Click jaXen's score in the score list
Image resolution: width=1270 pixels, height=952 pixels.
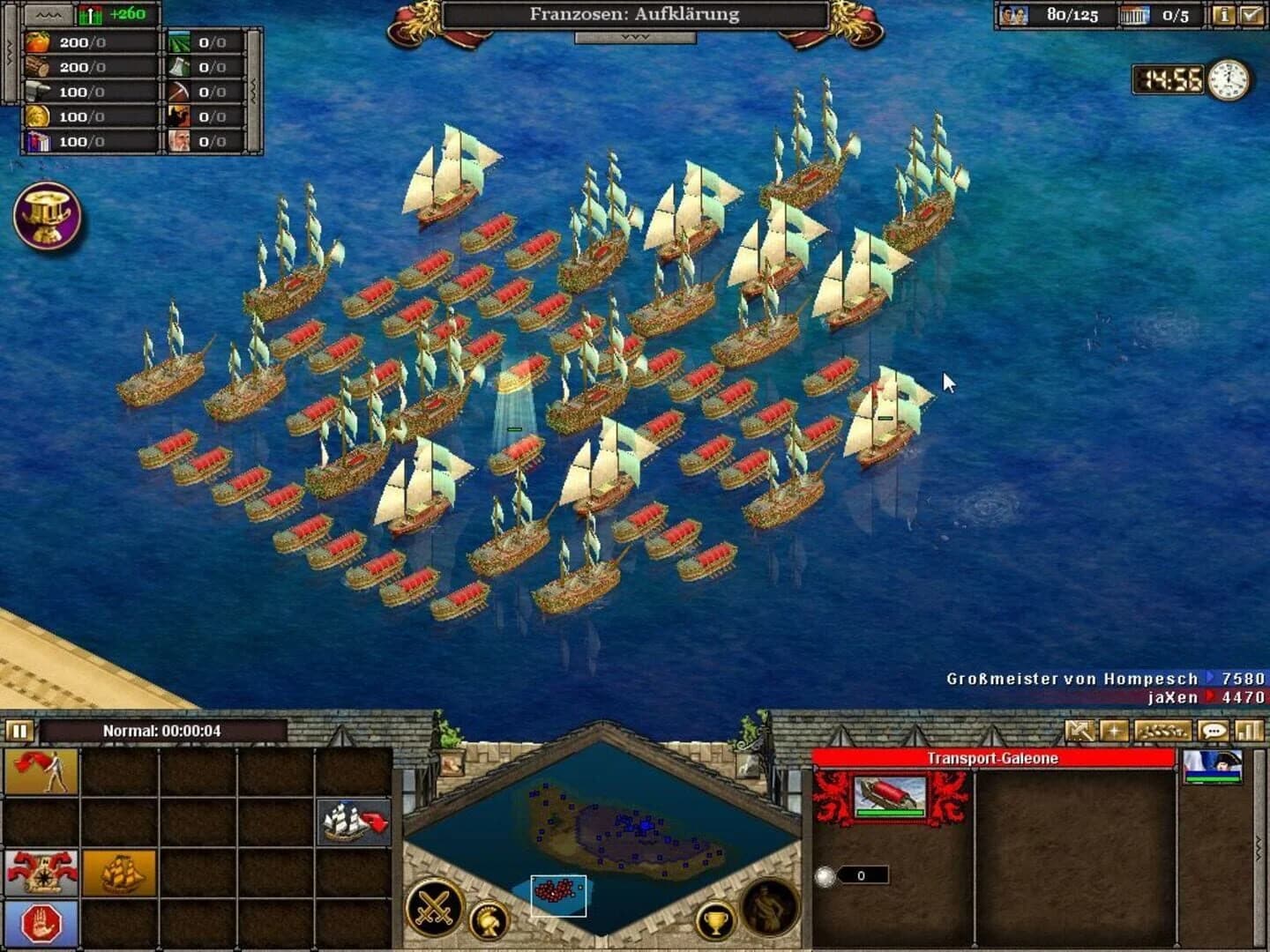[x=1173, y=696]
